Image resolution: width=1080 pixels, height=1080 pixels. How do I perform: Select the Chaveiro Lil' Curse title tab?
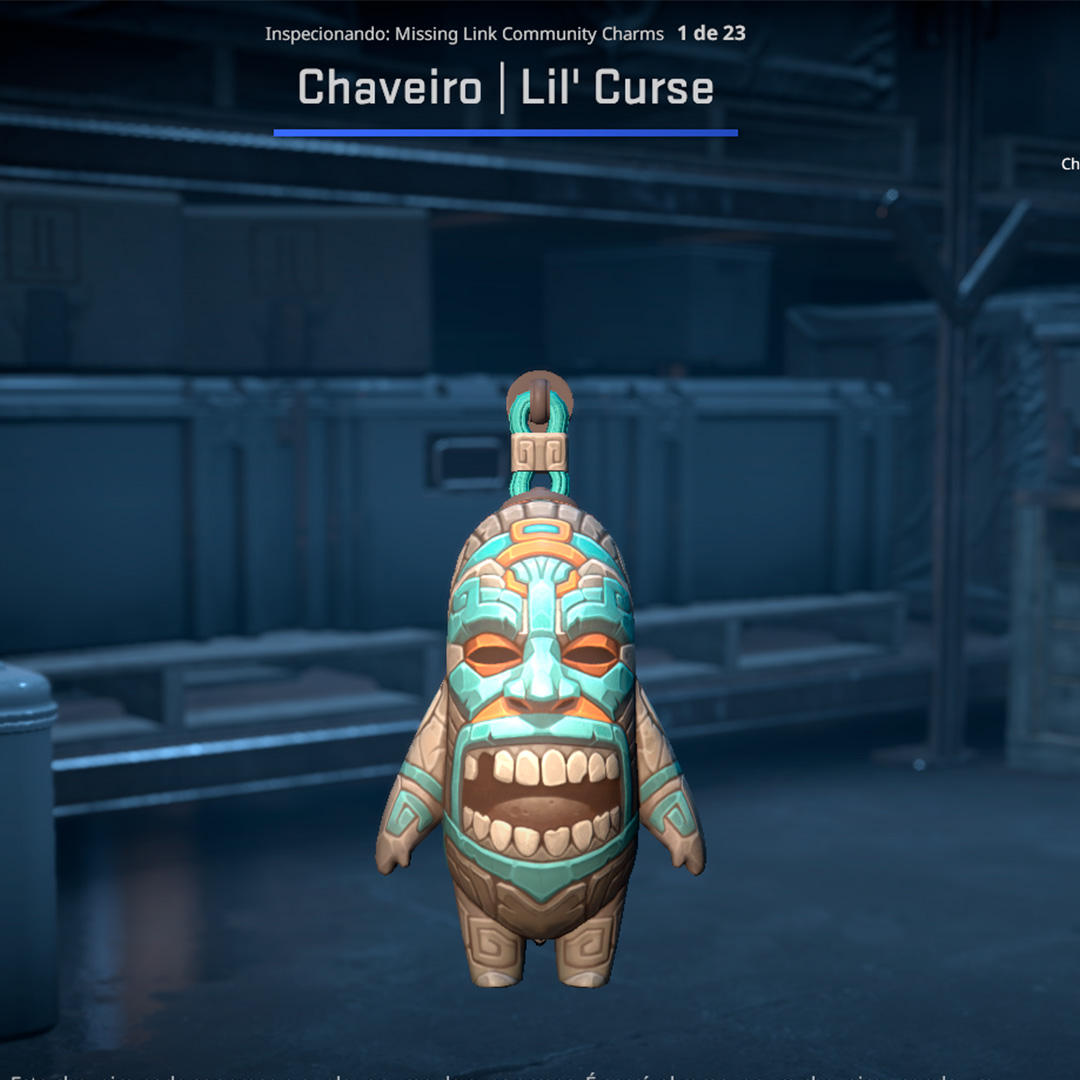tap(505, 89)
